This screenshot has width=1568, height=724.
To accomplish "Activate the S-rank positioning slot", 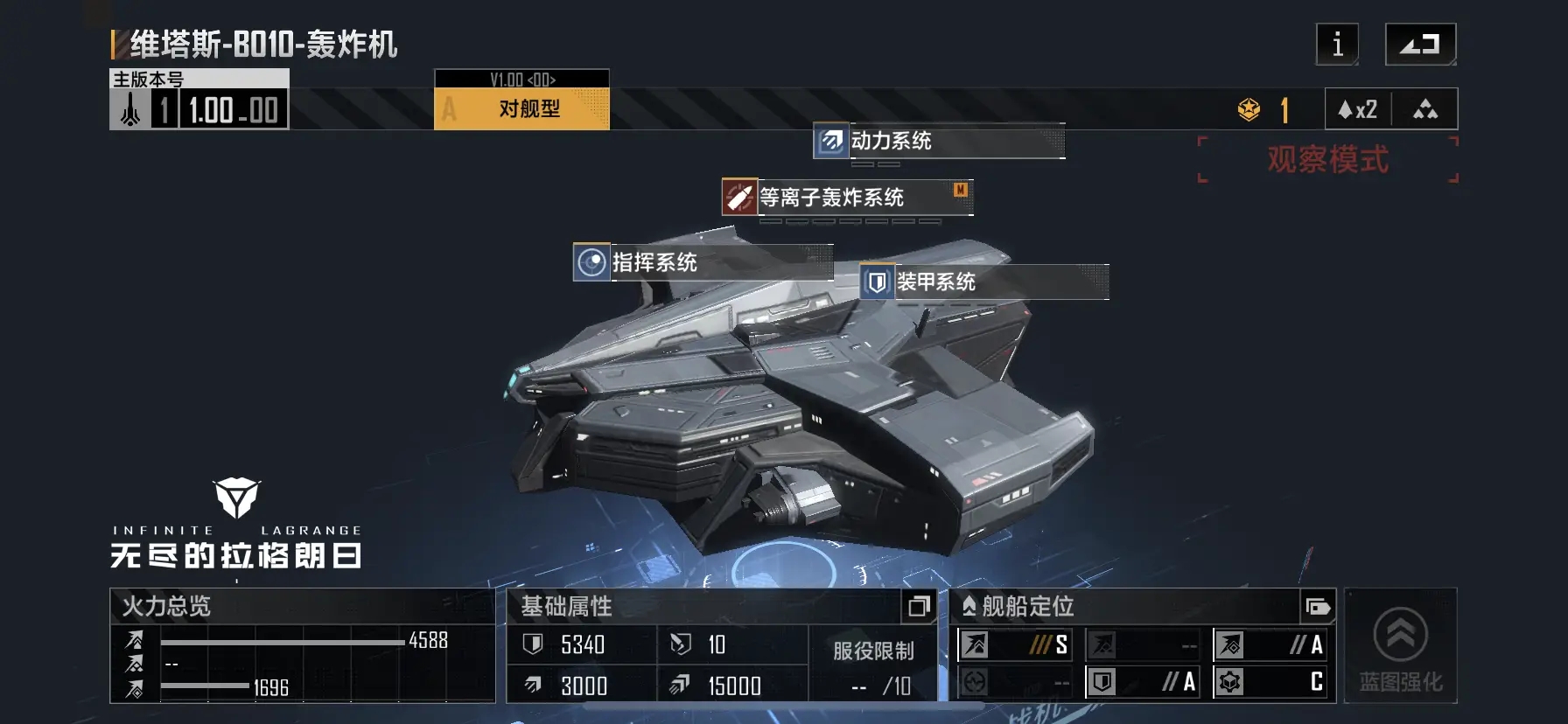I will pyautogui.click(x=1015, y=645).
